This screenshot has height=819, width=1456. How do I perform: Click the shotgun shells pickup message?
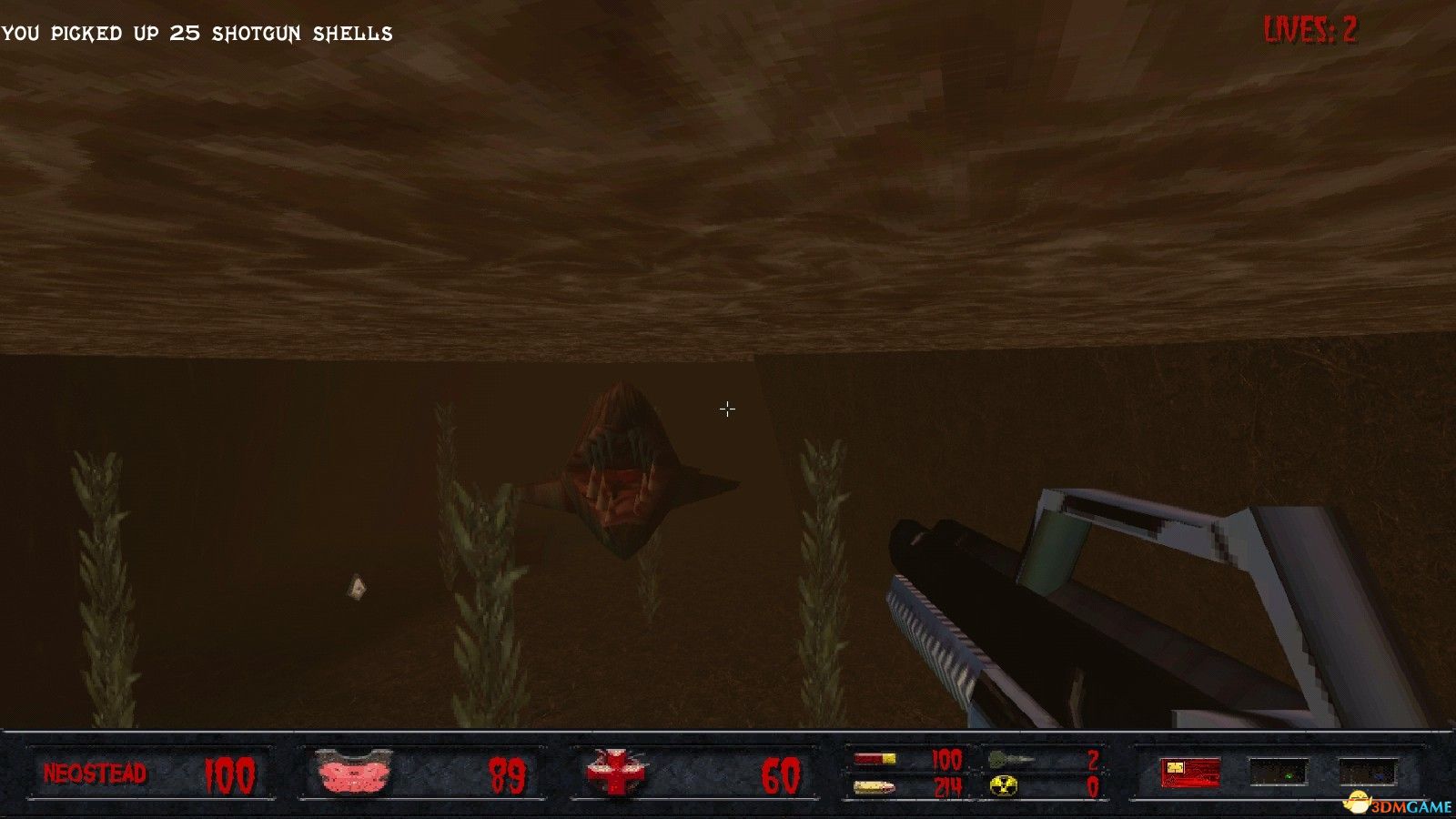pyautogui.click(x=197, y=33)
